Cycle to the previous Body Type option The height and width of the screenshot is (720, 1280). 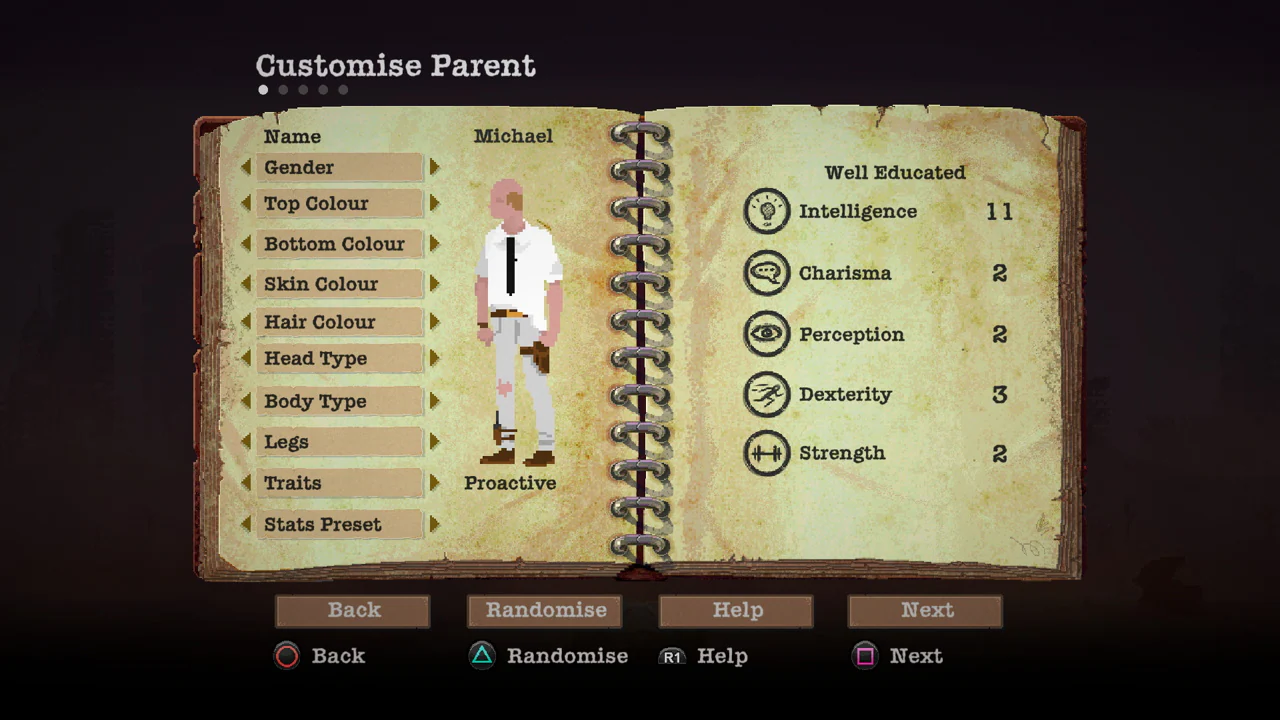click(246, 401)
